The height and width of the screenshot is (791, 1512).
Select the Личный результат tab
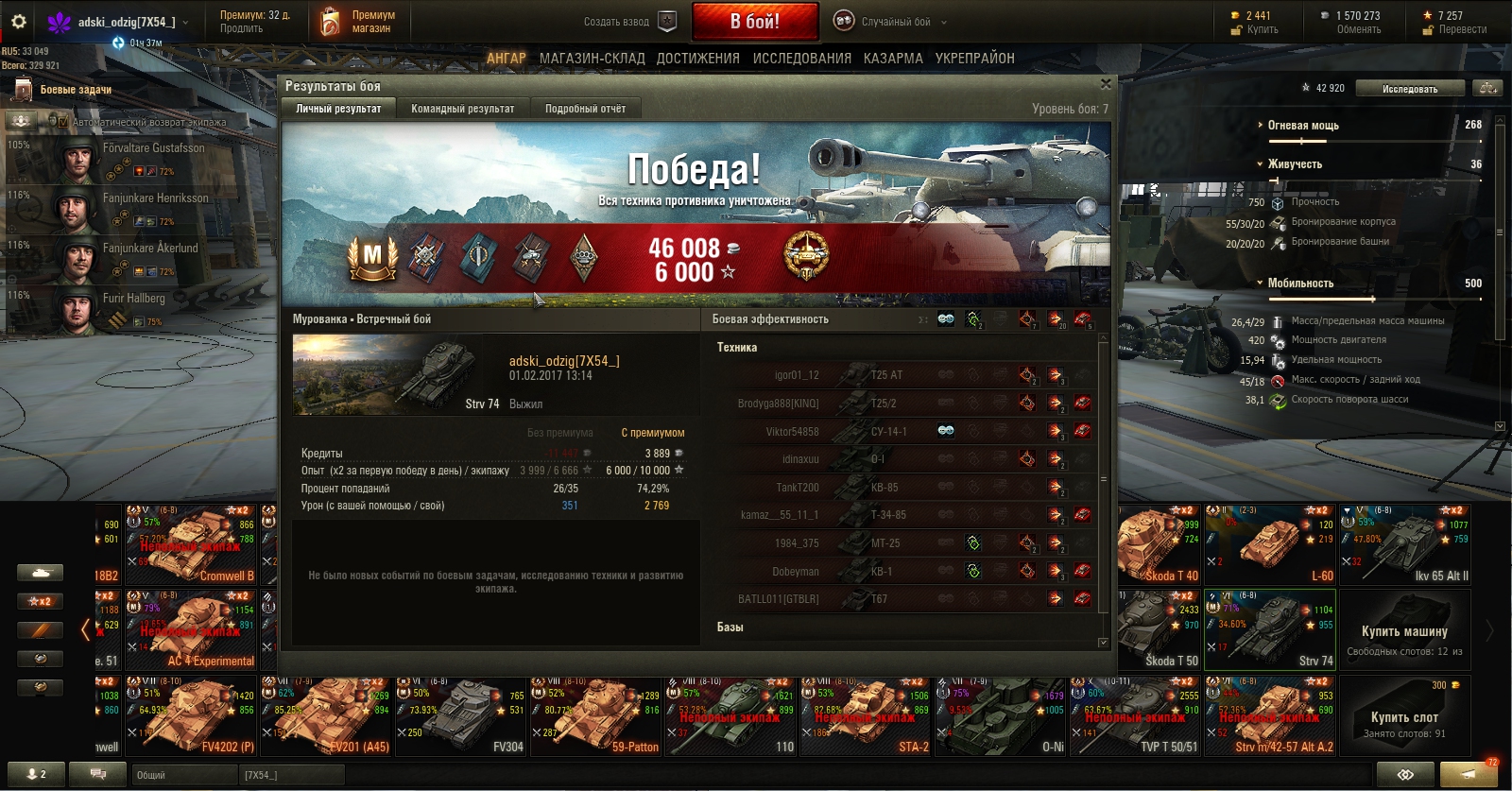click(338, 109)
